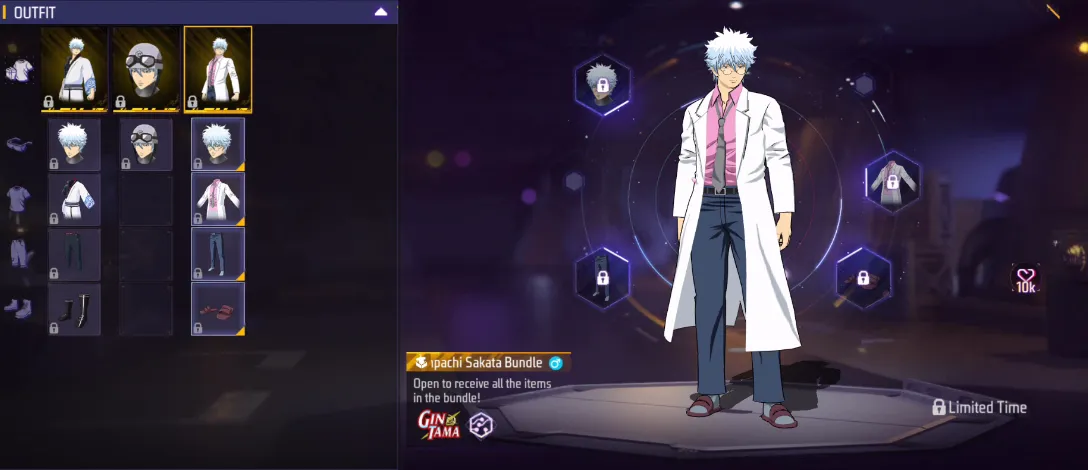Viewport: 1088px width, 470px height.
Task: Like the bundle with the 10k heart icon
Action: 1026,279
